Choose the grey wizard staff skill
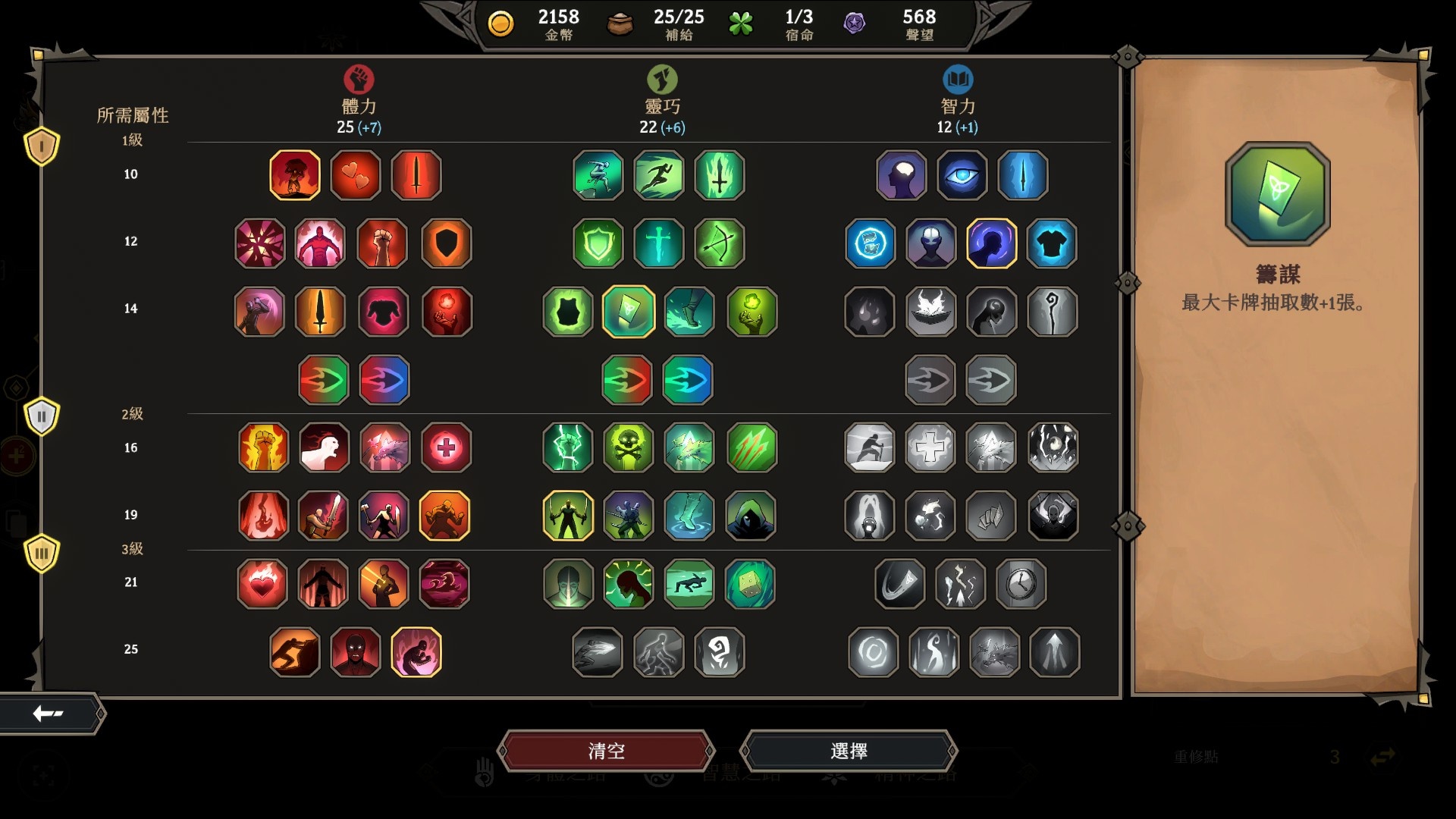This screenshot has width=1456, height=819. pos(1052,312)
